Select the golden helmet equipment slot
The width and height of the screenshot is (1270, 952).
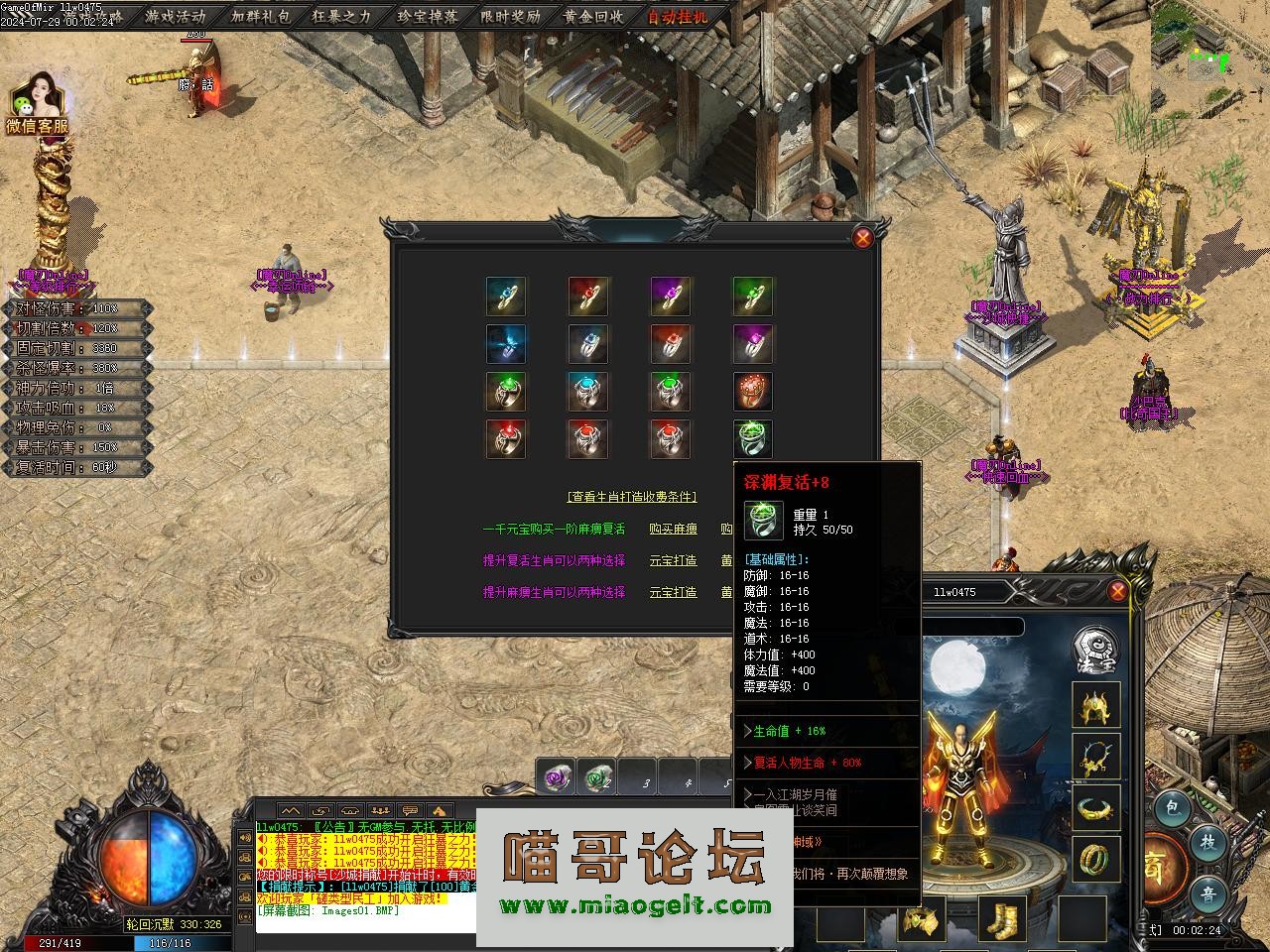(x=1096, y=706)
